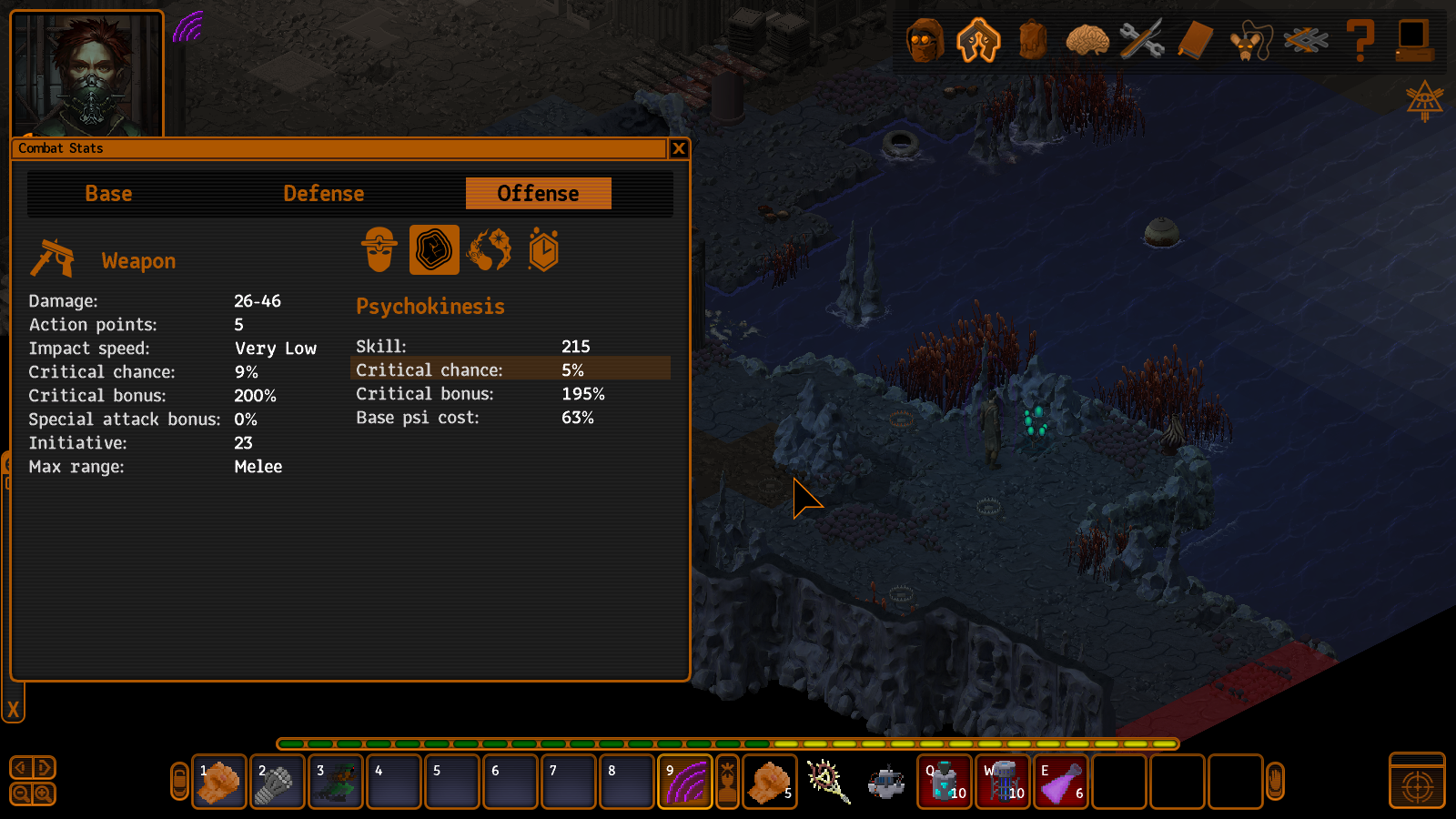Open the computer system menu
The image size is (1456, 819).
pos(1414,41)
